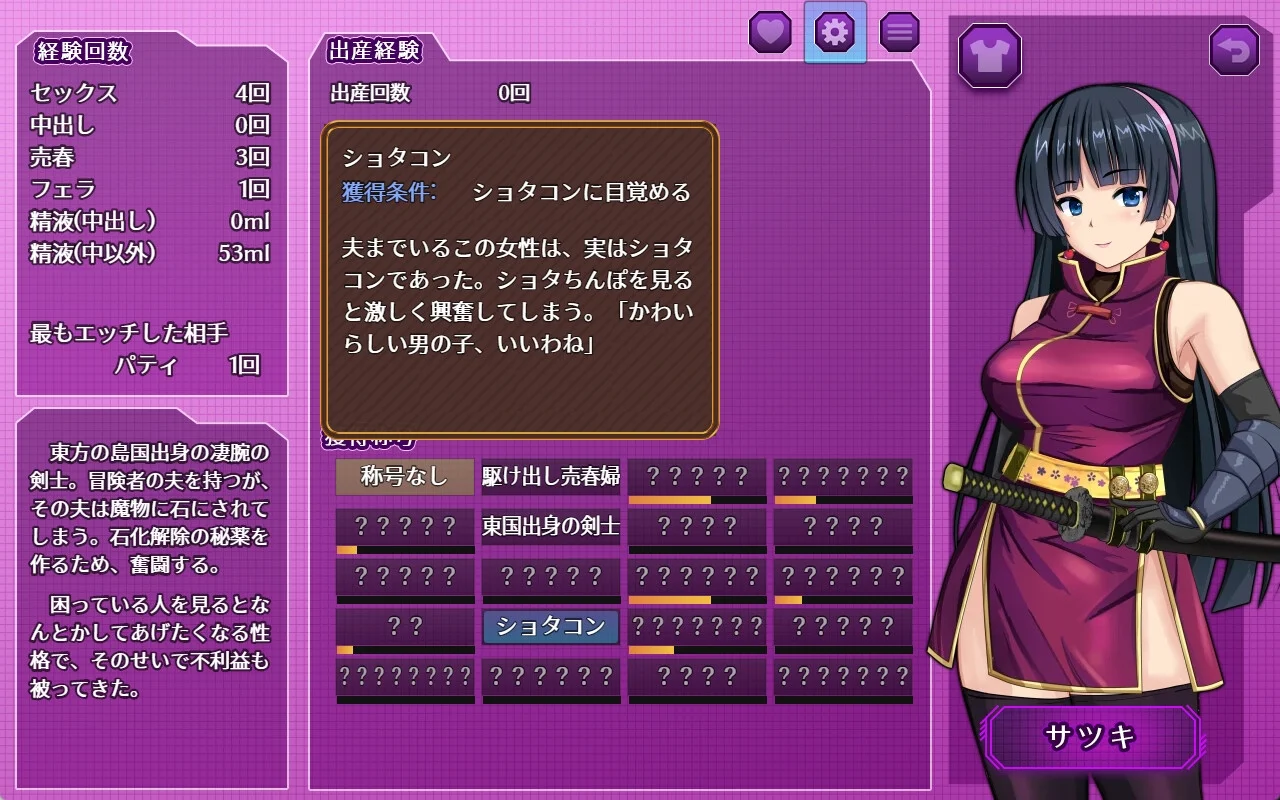Click the サツキ character name plate
This screenshot has width=1280, height=800.
click(x=1092, y=738)
